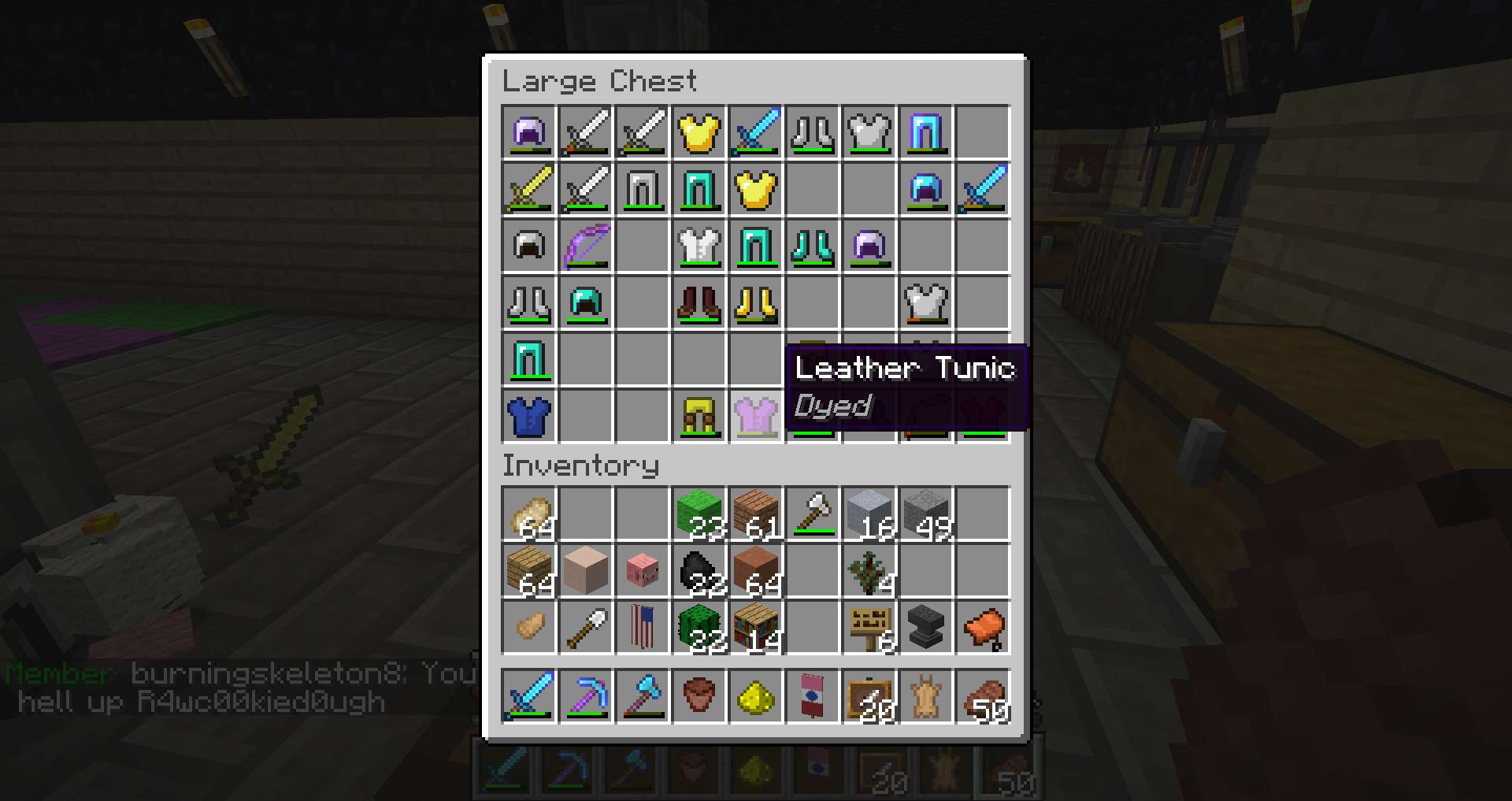Select the diamond sword hotbar slot
1512x801 pixels.
(x=529, y=696)
